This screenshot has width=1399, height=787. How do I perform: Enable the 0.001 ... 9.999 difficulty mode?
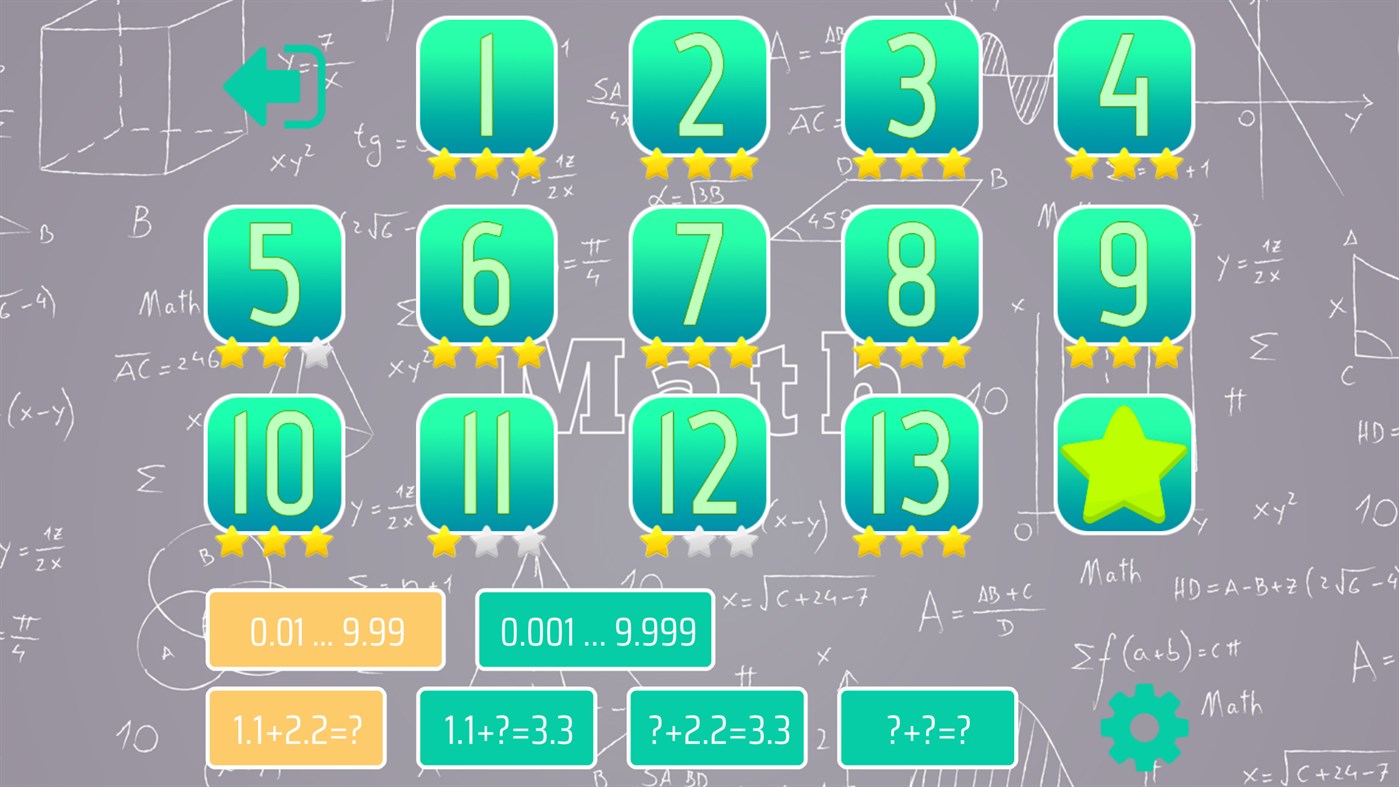(x=595, y=630)
